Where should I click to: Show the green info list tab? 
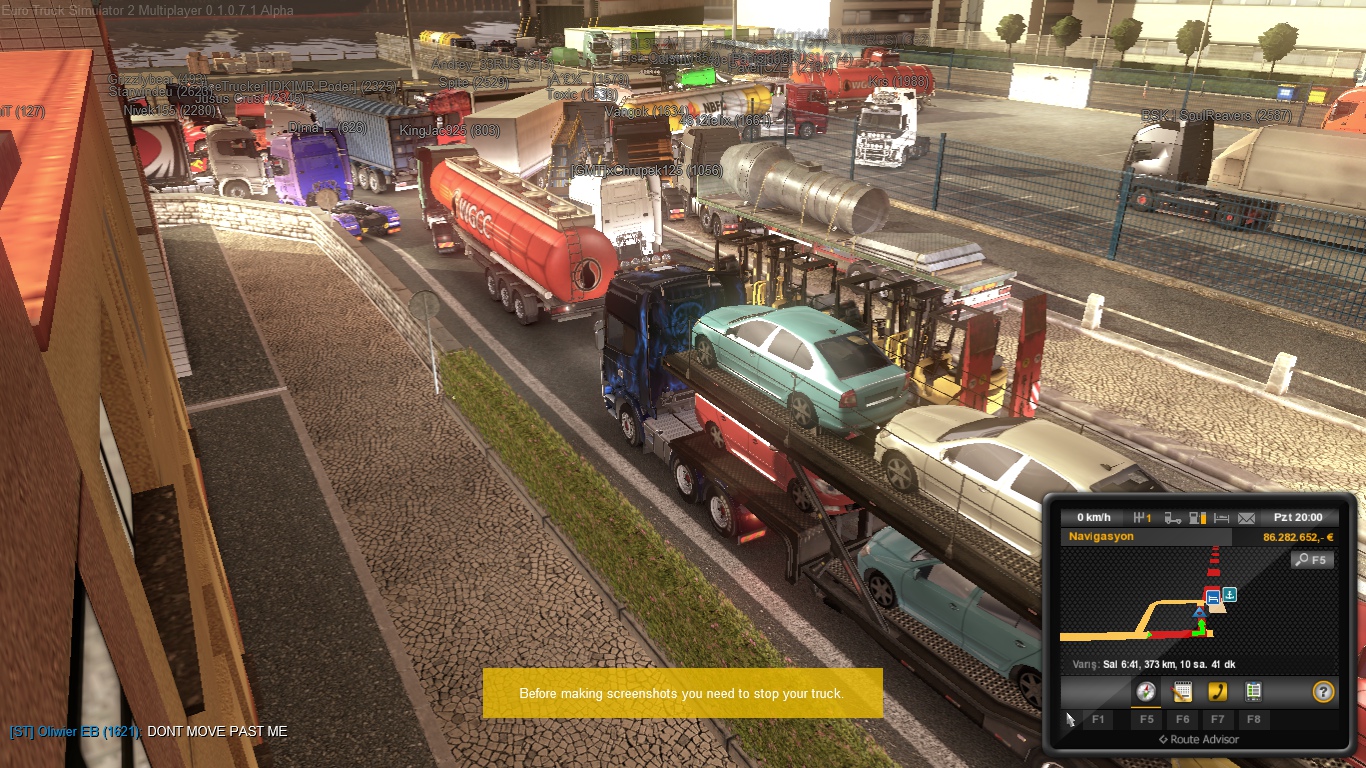point(1252,691)
